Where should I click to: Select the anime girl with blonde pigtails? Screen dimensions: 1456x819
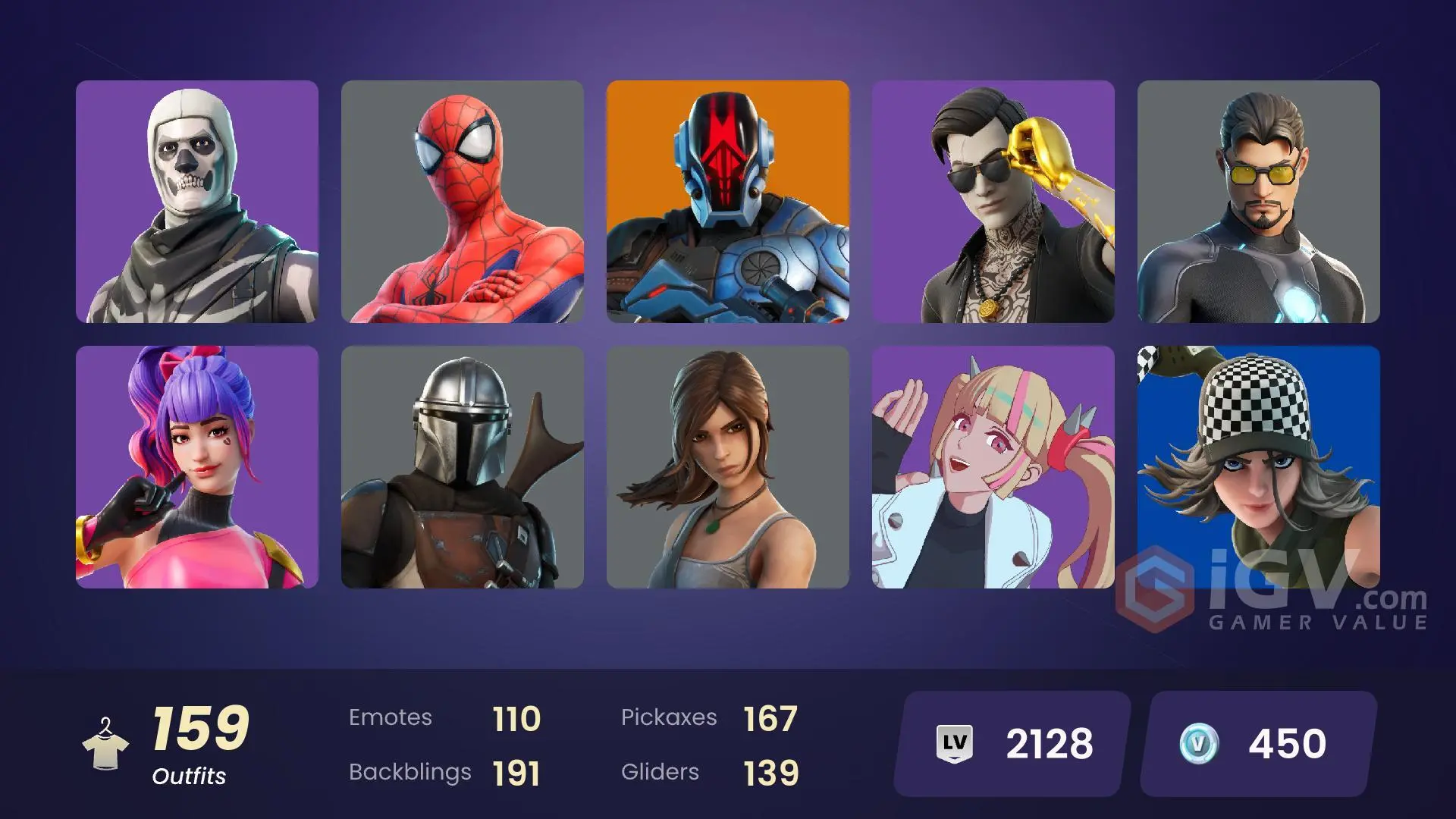click(x=993, y=467)
